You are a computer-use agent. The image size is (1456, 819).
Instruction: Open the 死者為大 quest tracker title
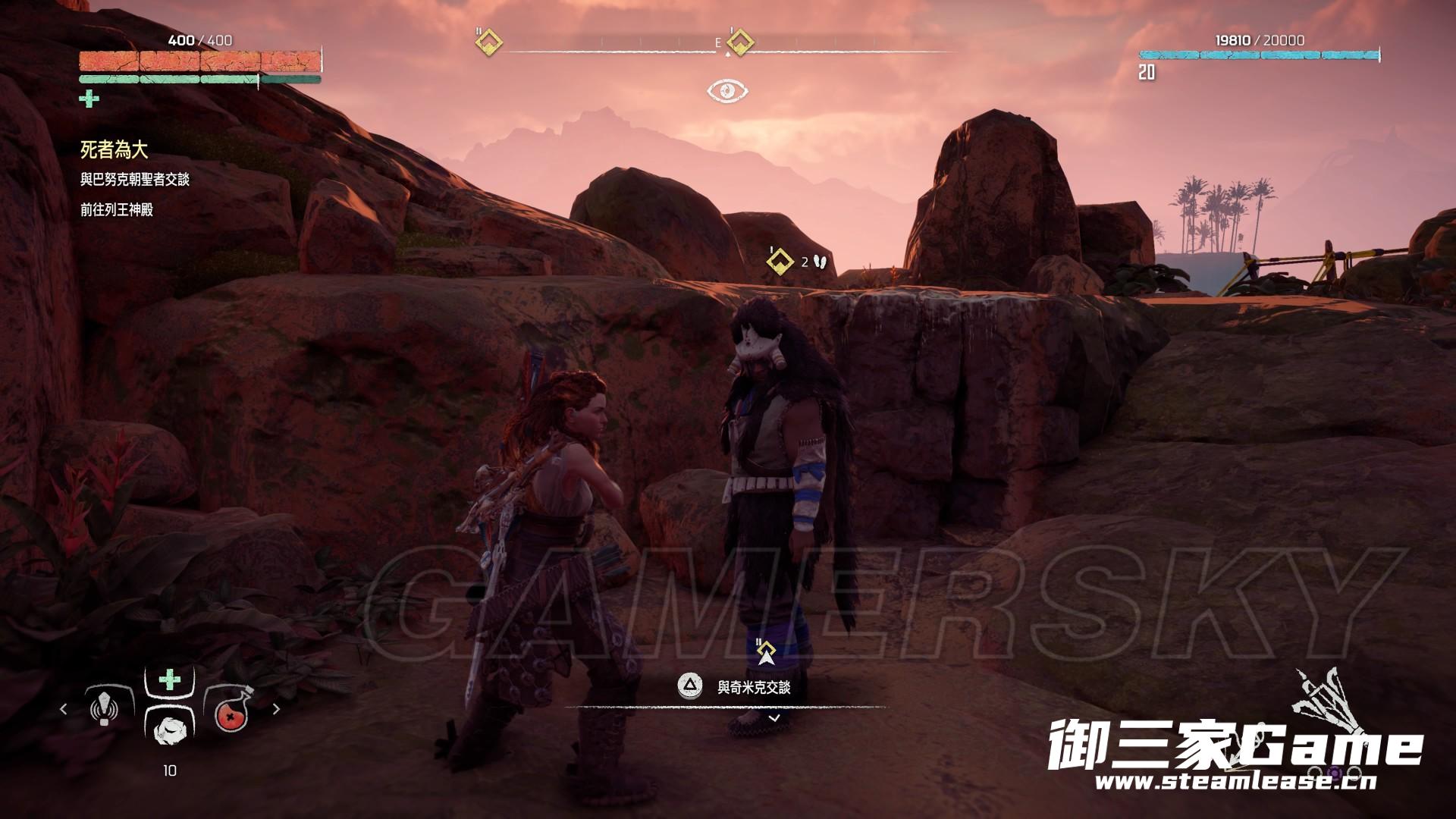(x=114, y=150)
